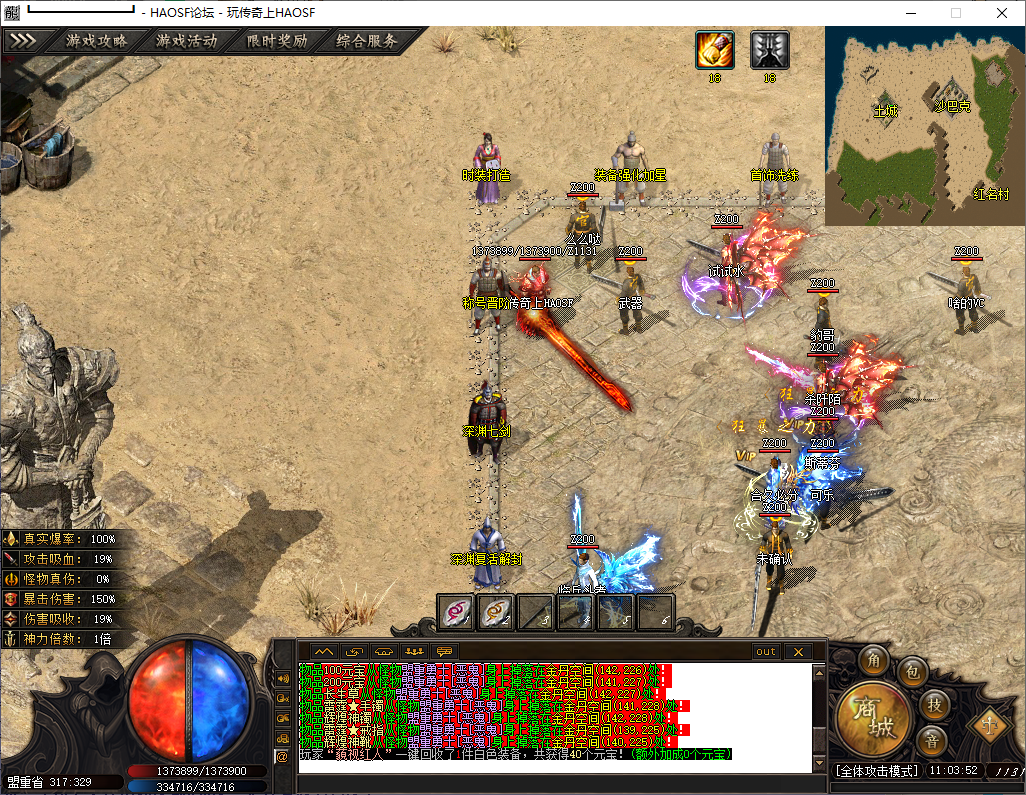Collapse the top menu with the arrow button
This screenshot has height=795, width=1026.
tap(23, 42)
